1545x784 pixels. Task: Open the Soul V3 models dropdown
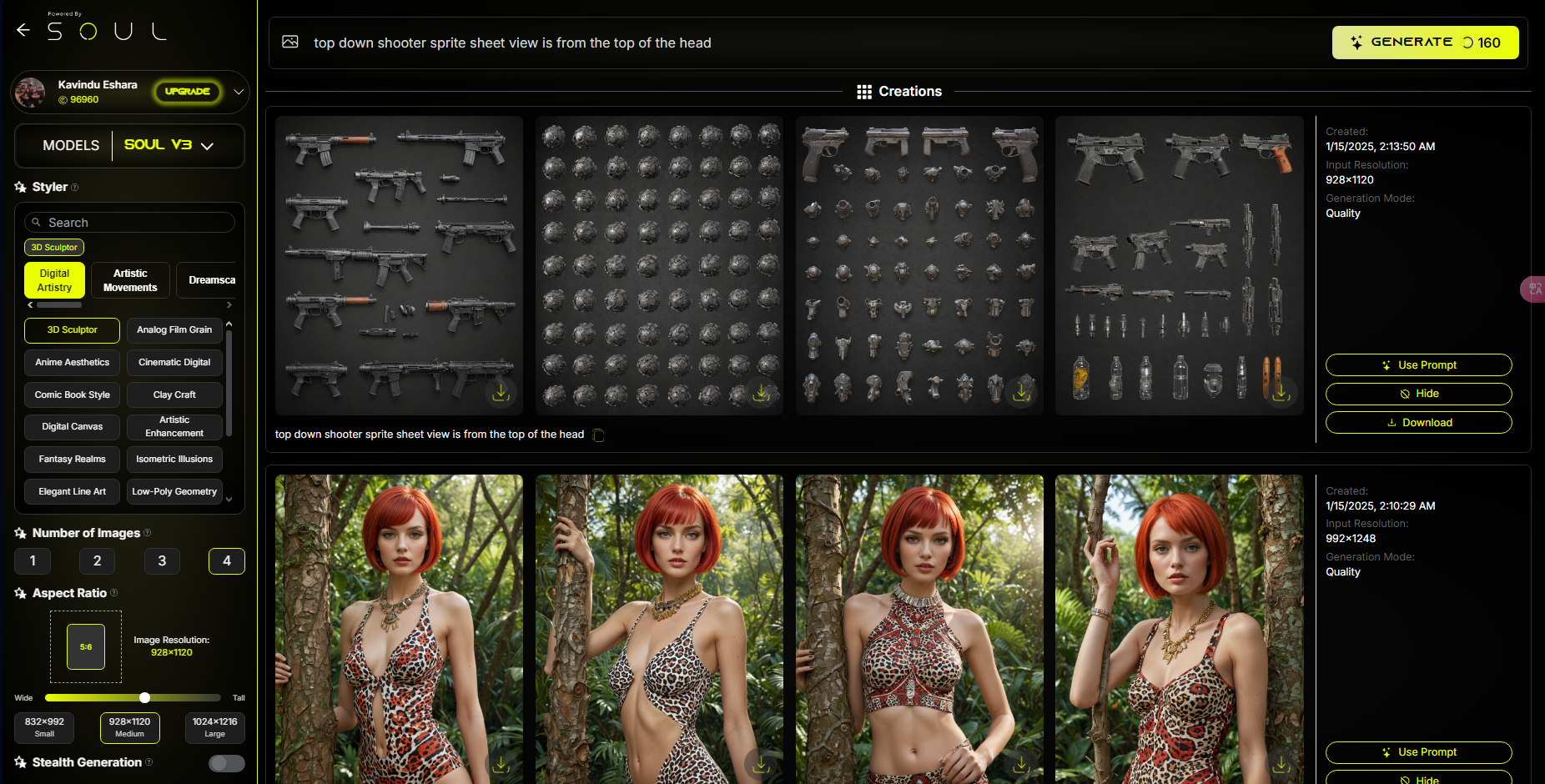[x=169, y=145]
